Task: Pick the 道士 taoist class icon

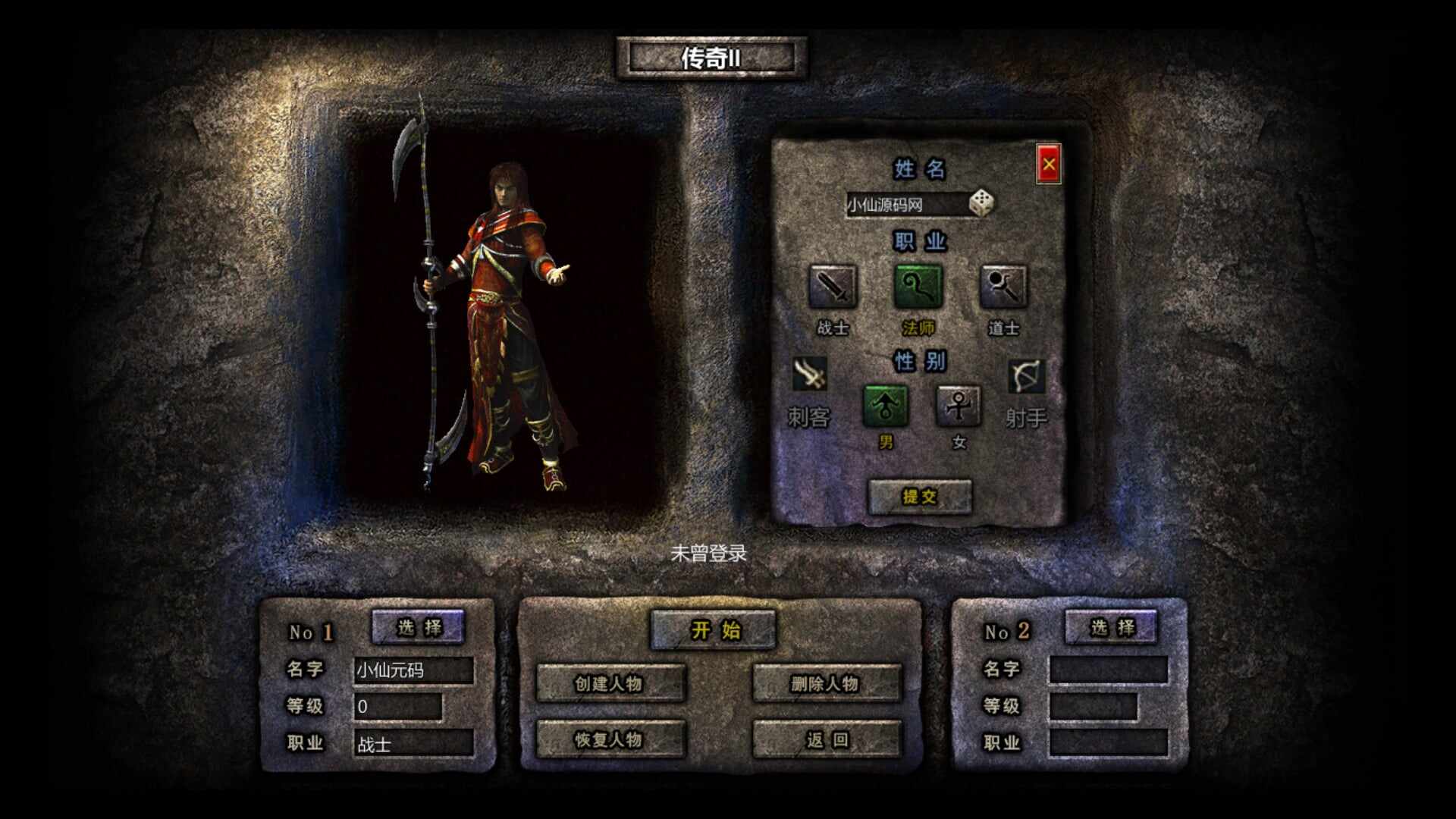Action: point(1003,287)
